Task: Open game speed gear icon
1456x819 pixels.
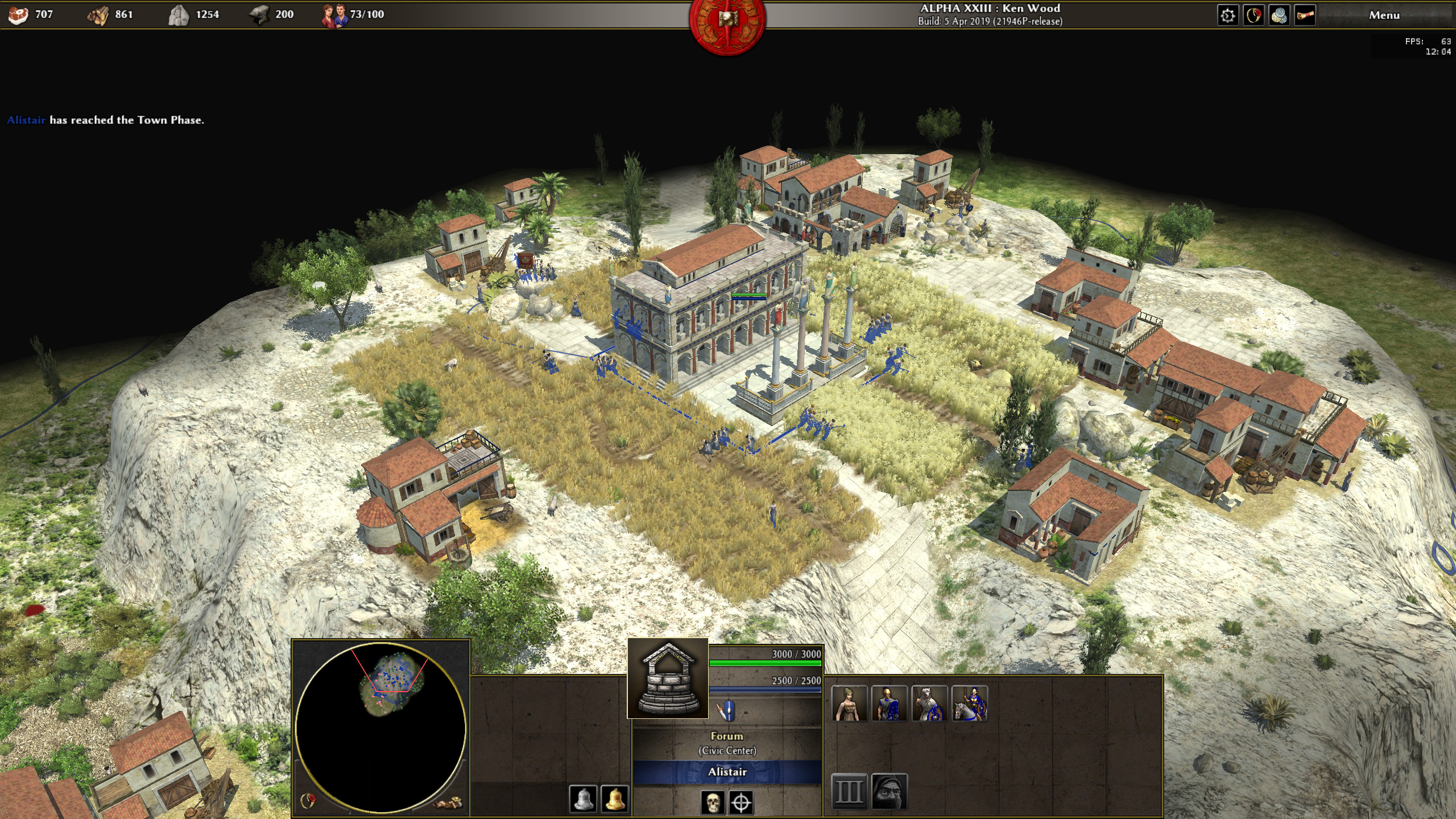Action: coord(1227,15)
